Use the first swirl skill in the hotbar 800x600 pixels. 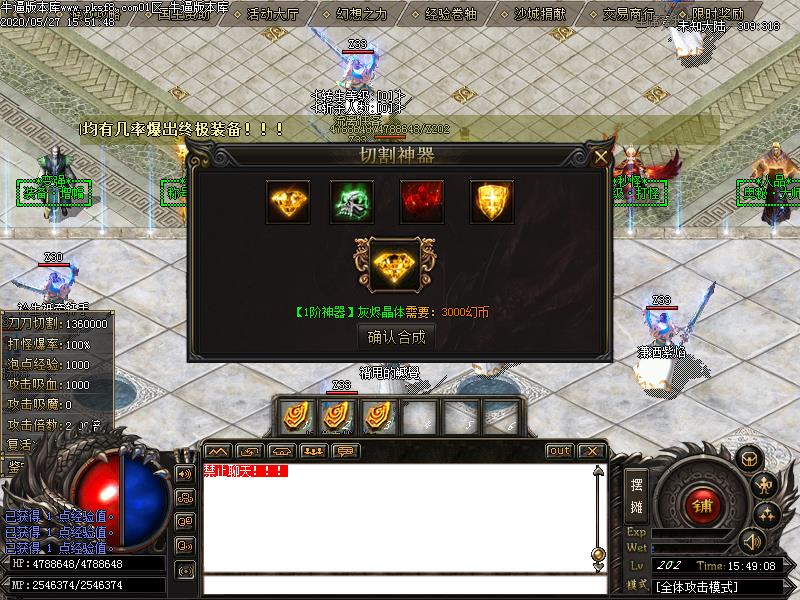click(297, 415)
